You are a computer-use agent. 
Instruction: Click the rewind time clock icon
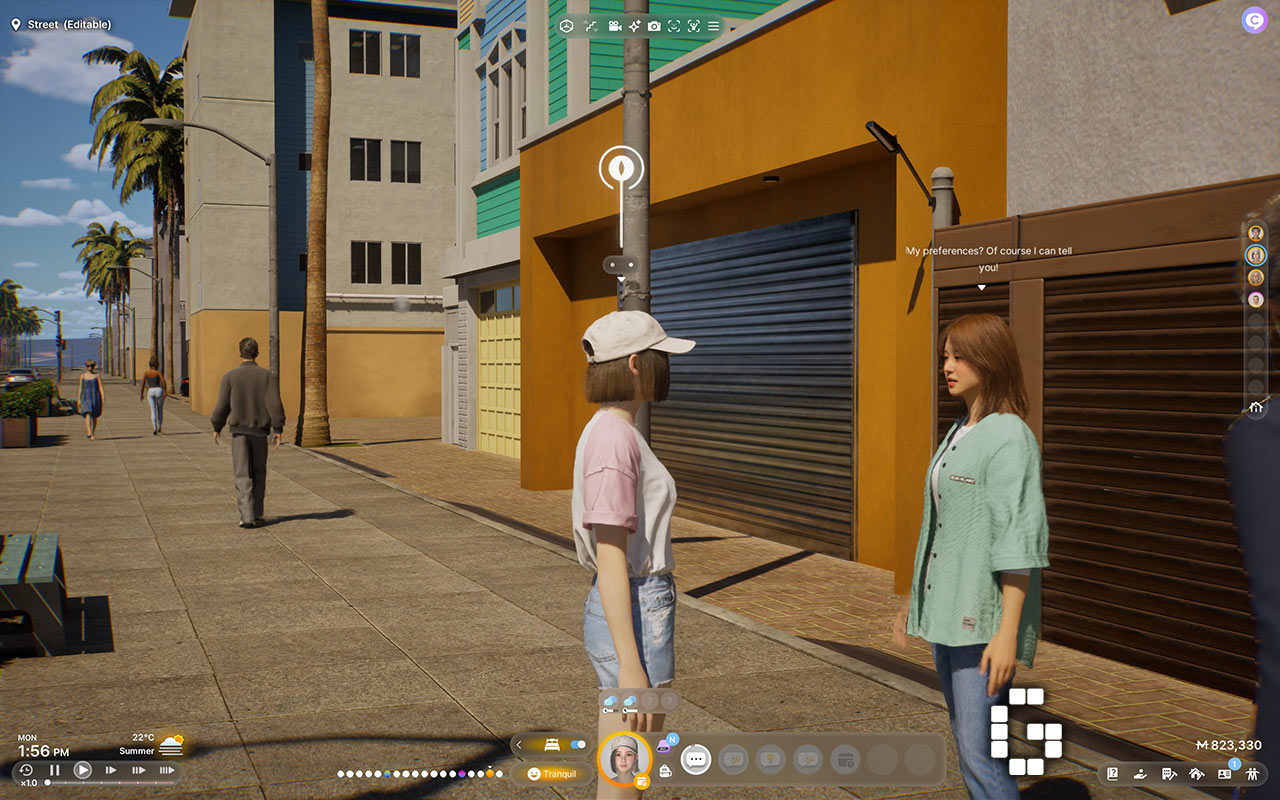[x=27, y=769]
